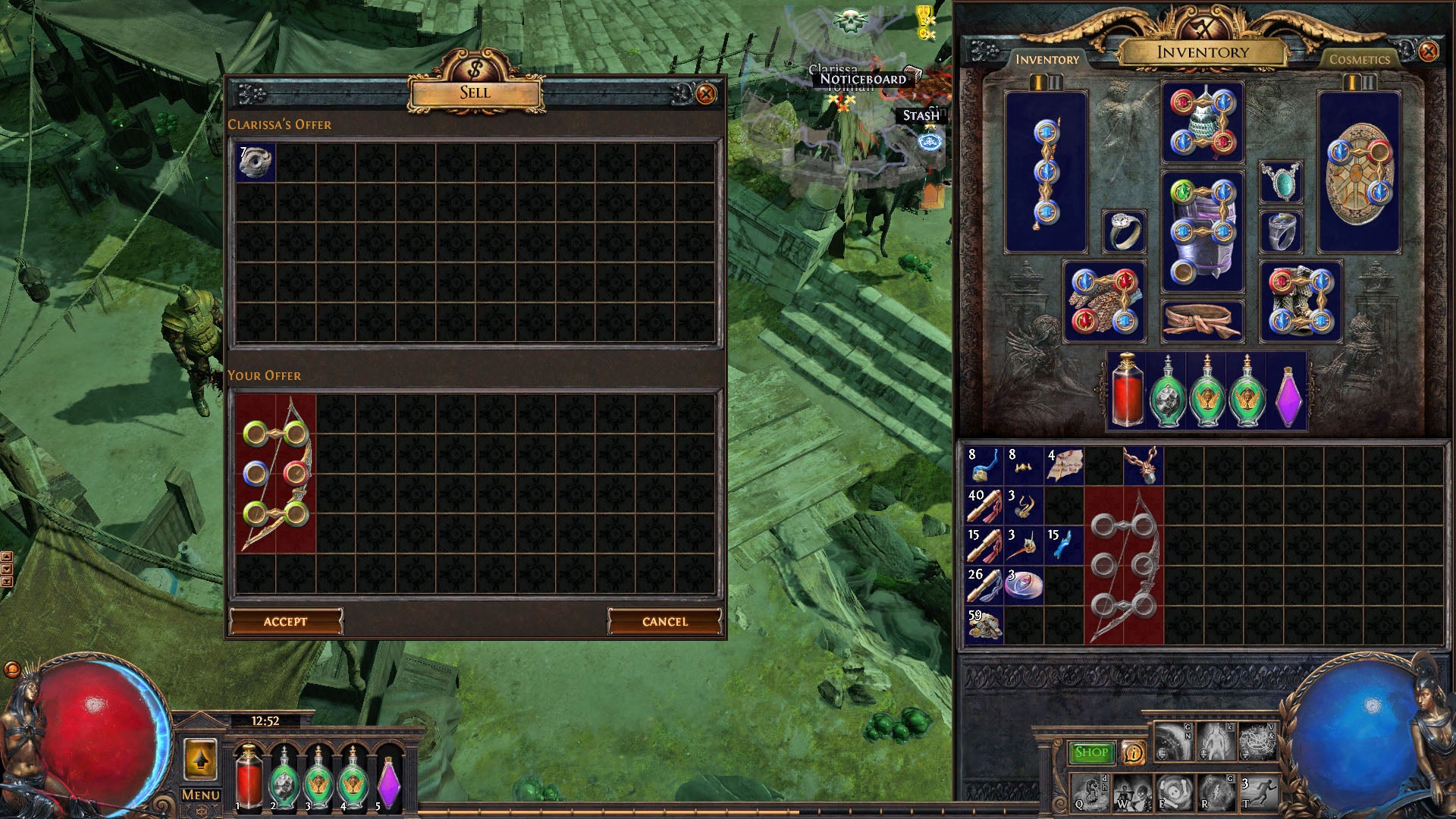Select the bone skill icon bound to E
Viewport: 1456px width, 819px height.
pos(1175,795)
